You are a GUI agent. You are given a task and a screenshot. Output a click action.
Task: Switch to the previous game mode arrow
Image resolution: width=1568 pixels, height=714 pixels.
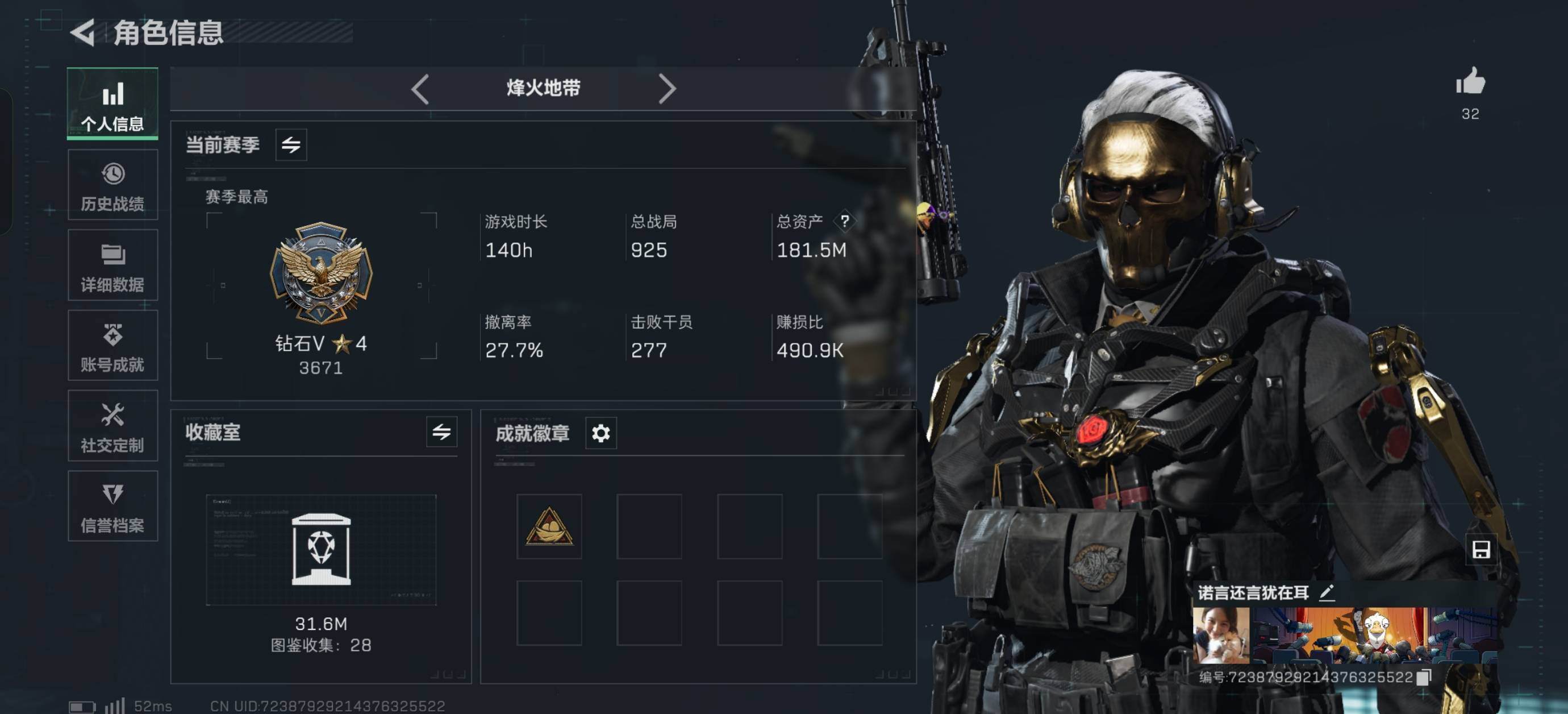pyautogui.click(x=420, y=89)
